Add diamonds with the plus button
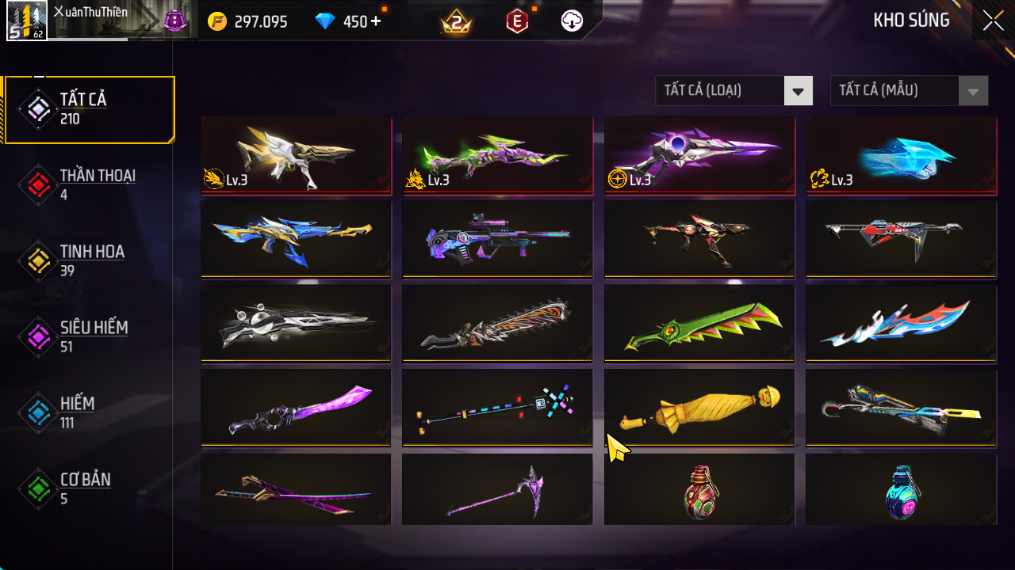The width and height of the screenshot is (1015, 570). pyautogui.click(x=376, y=21)
